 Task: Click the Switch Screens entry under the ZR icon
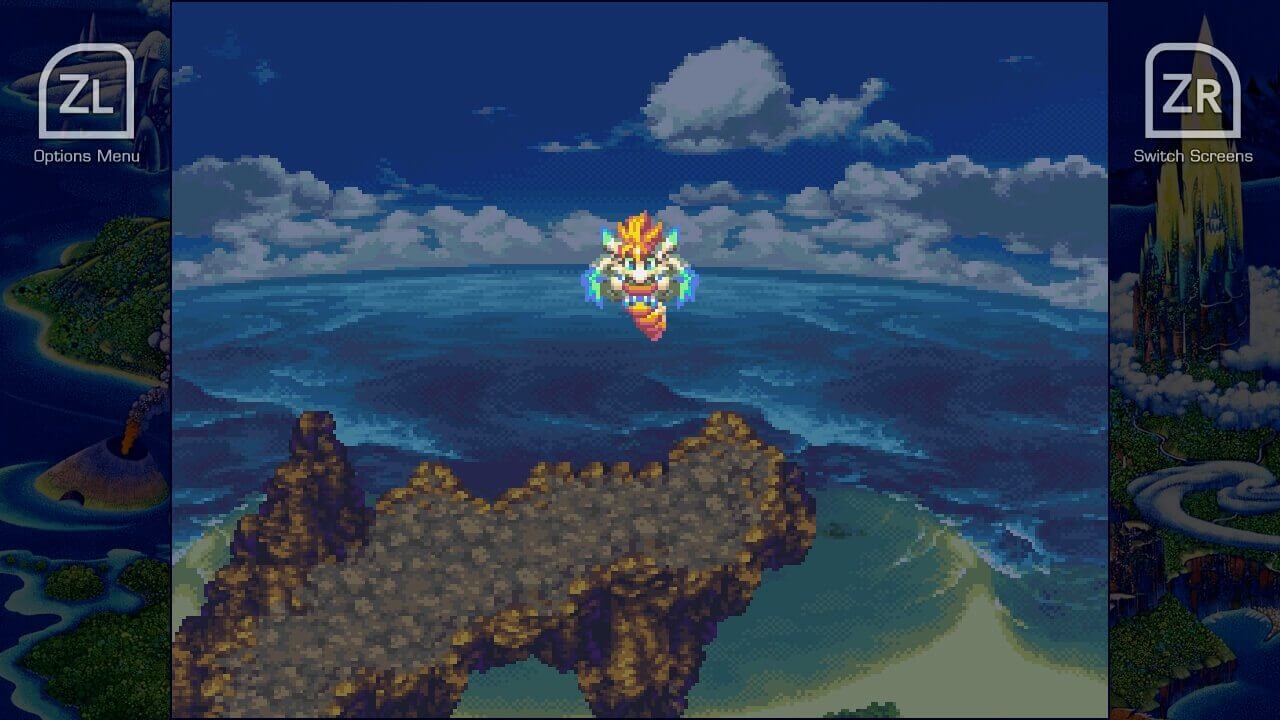1192,156
